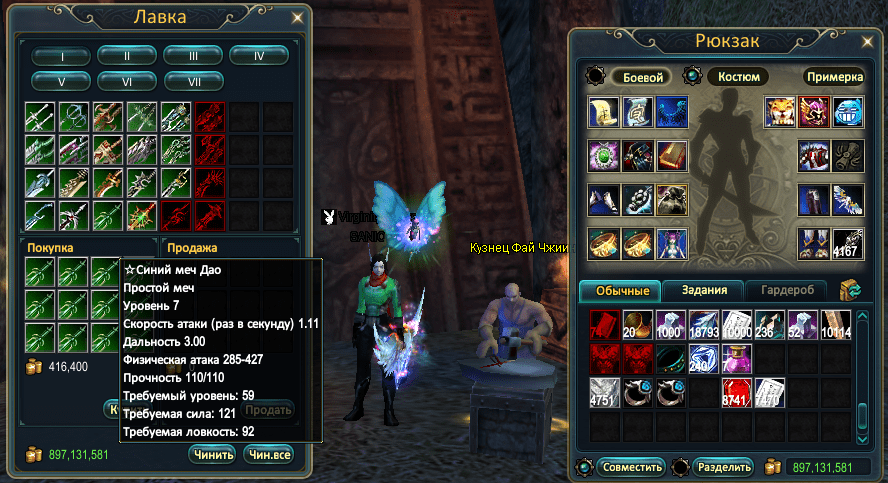Switch to shop page IV

pyautogui.click(x=258, y=56)
